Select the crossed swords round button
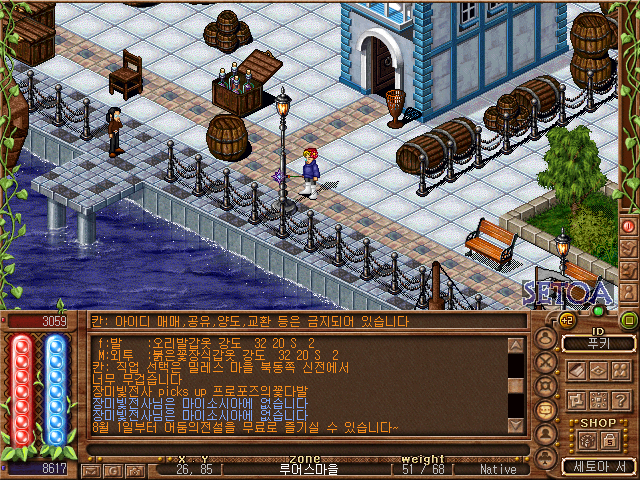The image size is (640, 480). 546,363
